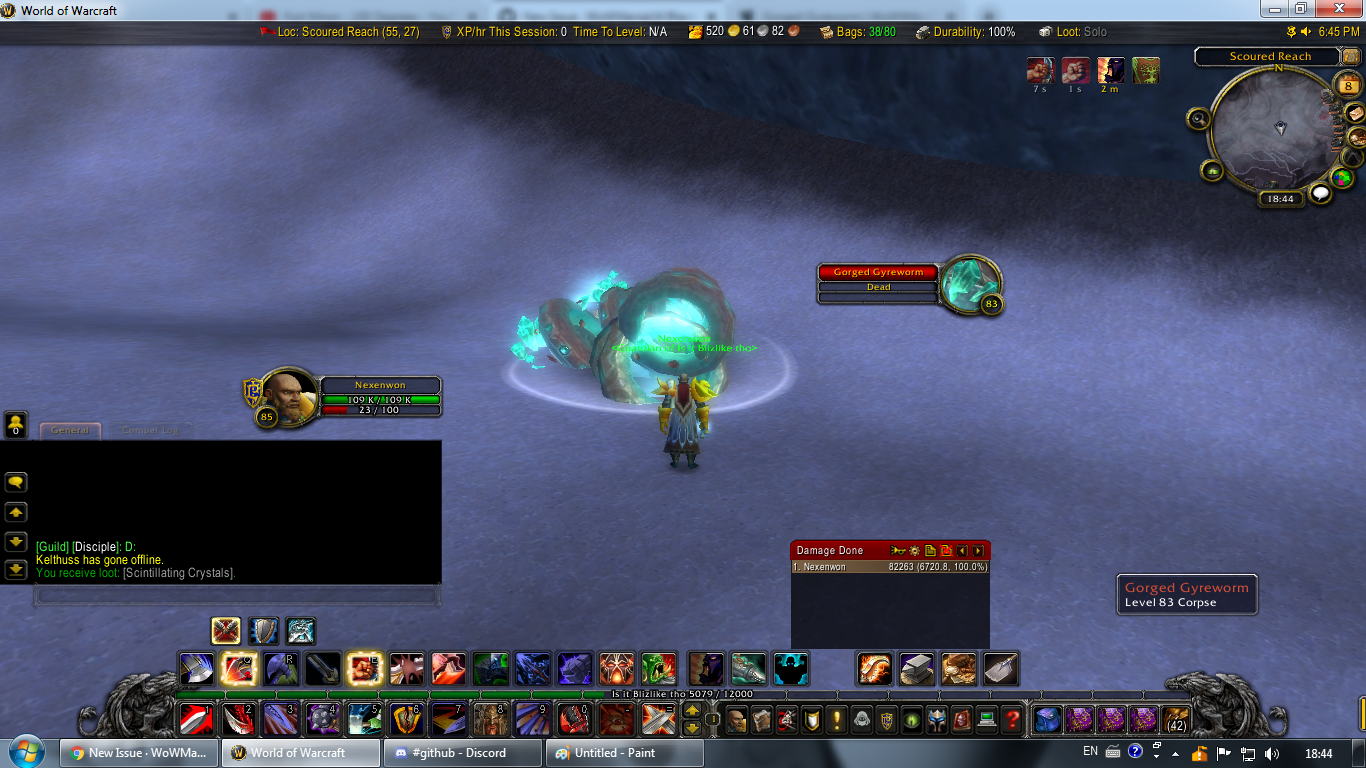
Task: Switch Recount to previous mode with left arrow
Action: tap(961, 550)
